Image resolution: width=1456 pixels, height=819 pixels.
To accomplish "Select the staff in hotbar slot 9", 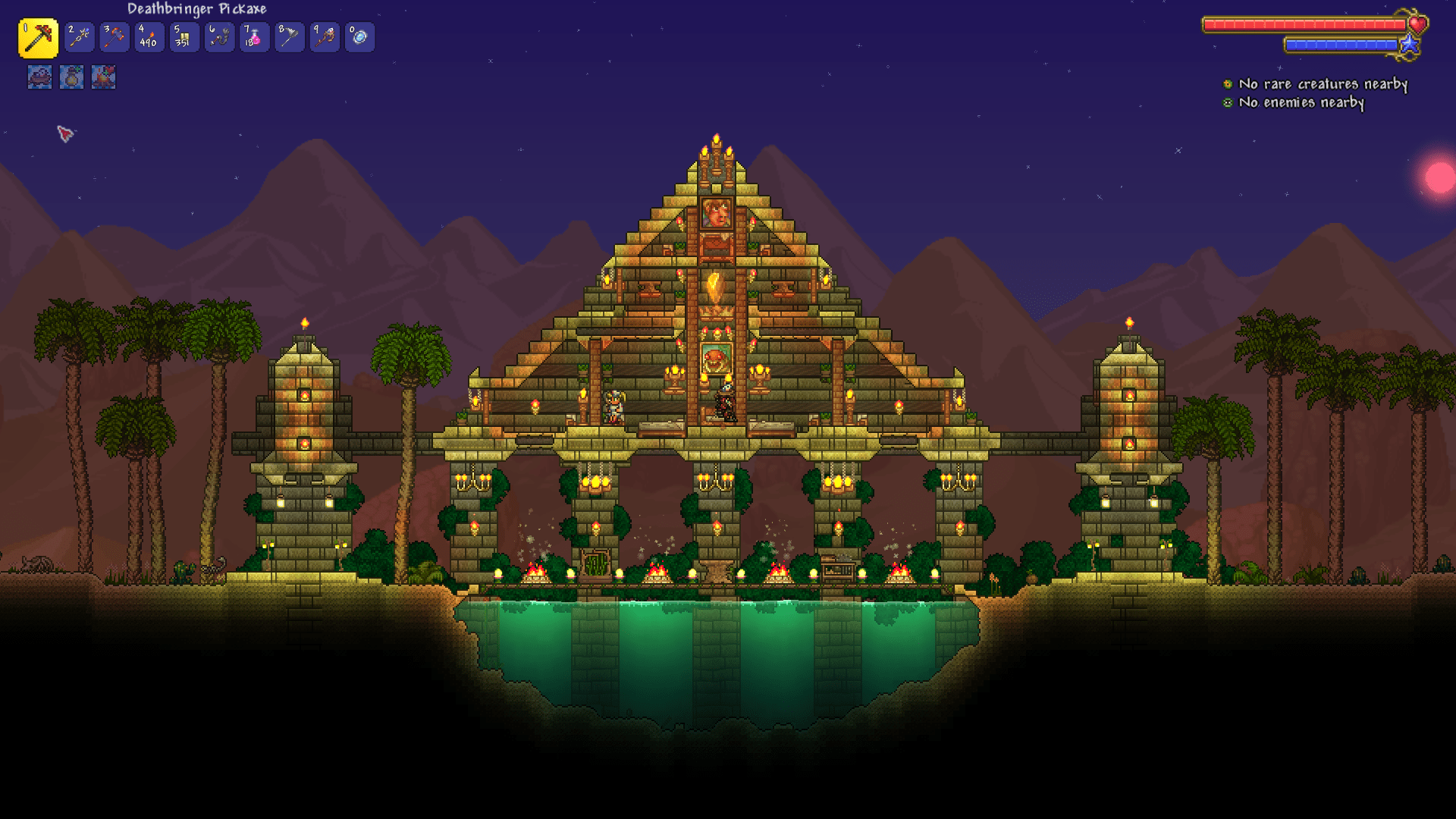I will pyautogui.click(x=323, y=36).
